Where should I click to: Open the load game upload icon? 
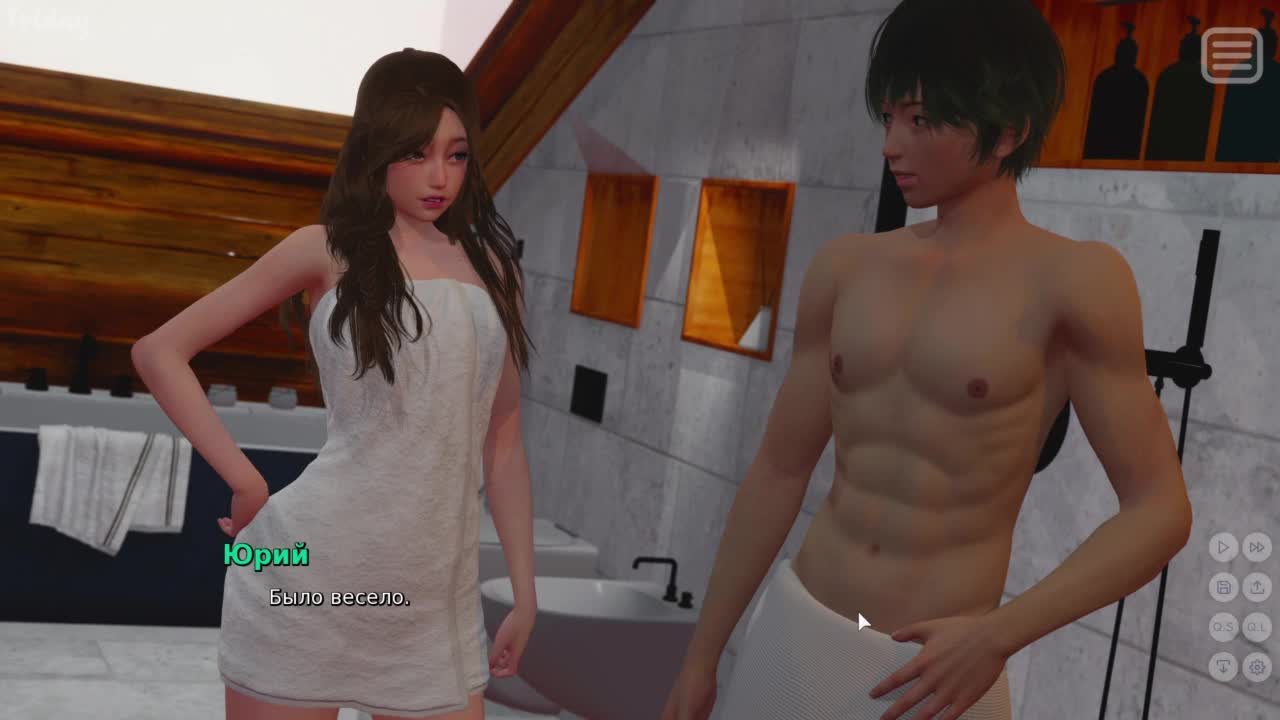pos(1257,587)
